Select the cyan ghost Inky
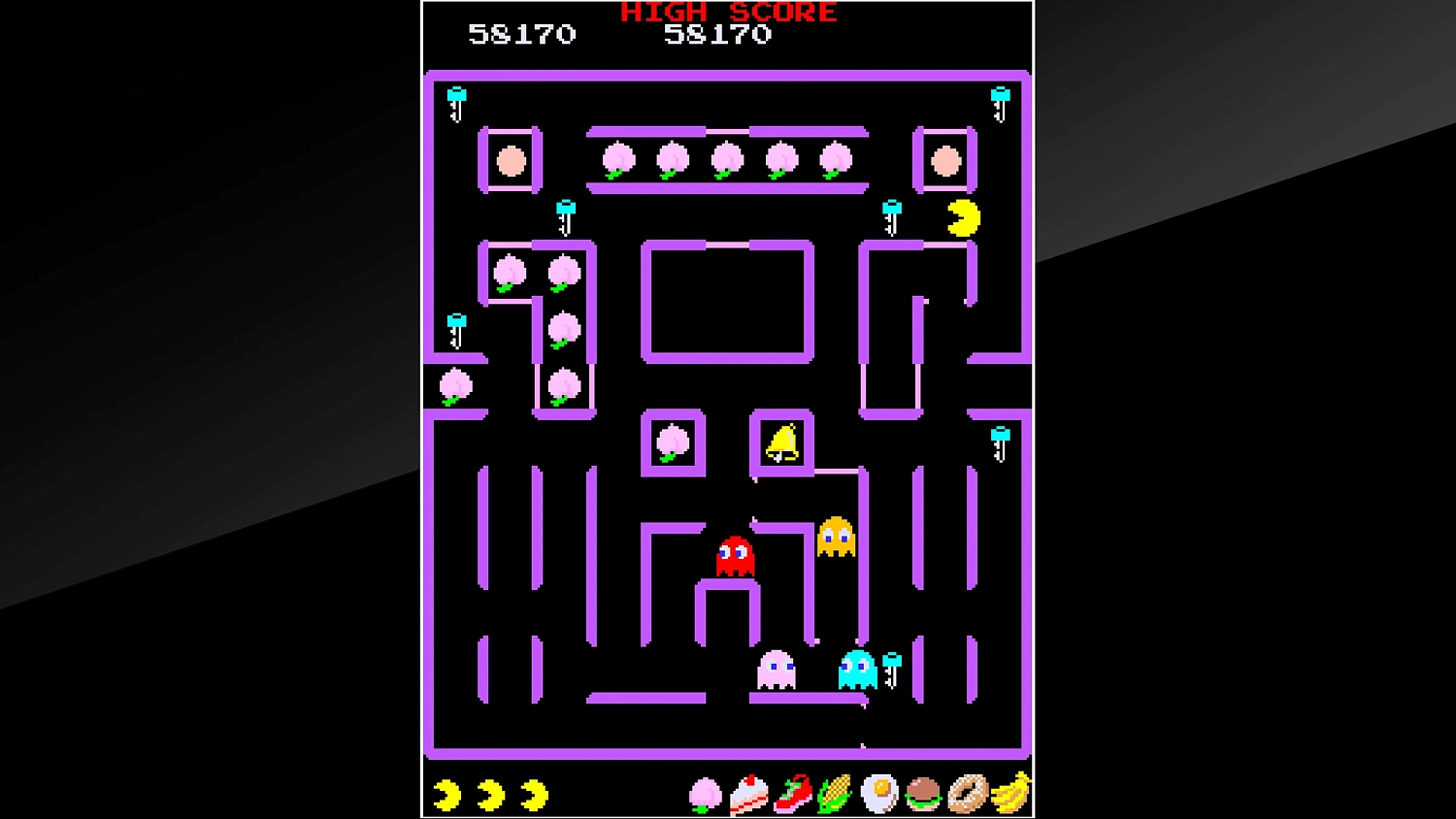The height and width of the screenshot is (819, 1456). tap(857, 672)
